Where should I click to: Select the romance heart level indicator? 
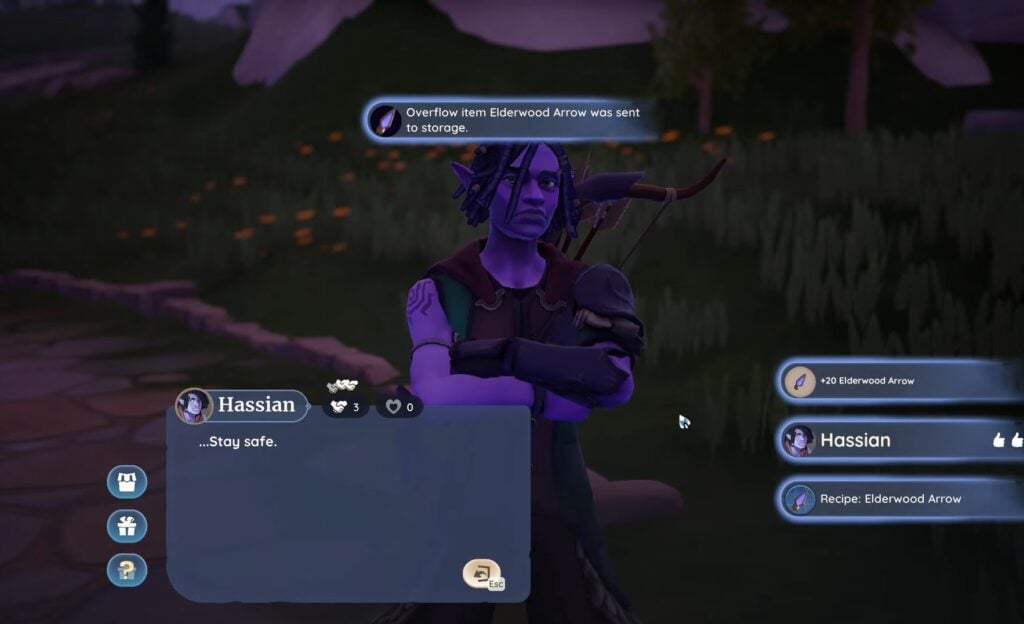click(x=399, y=407)
